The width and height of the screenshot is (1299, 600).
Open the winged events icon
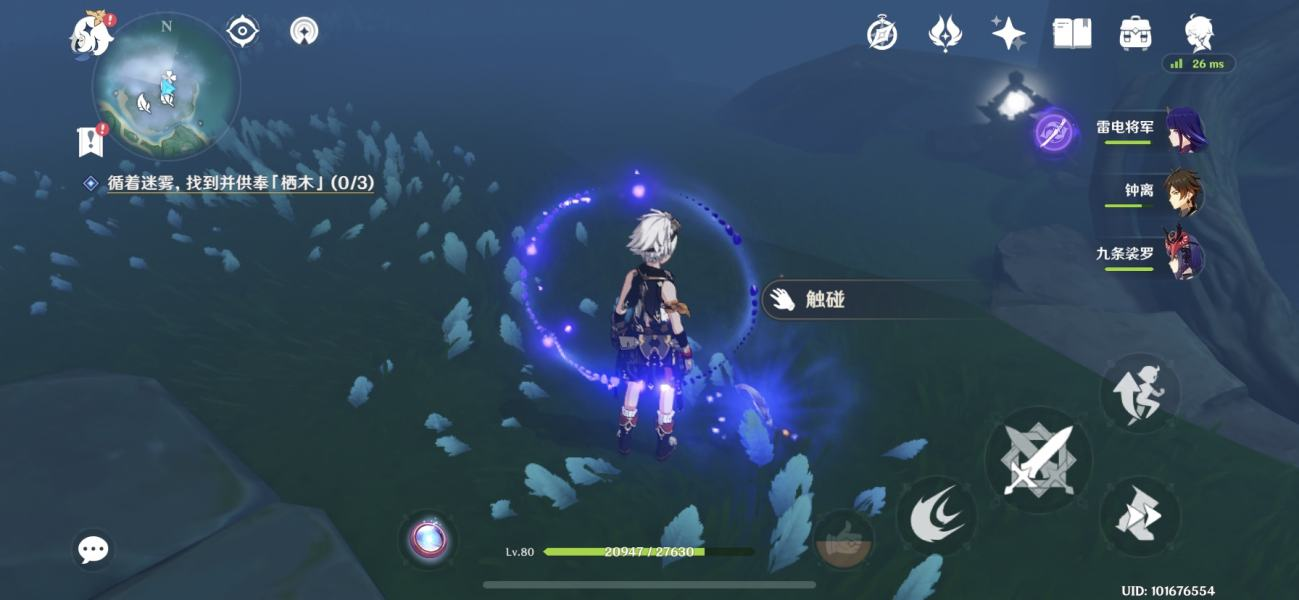click(945, 34)
